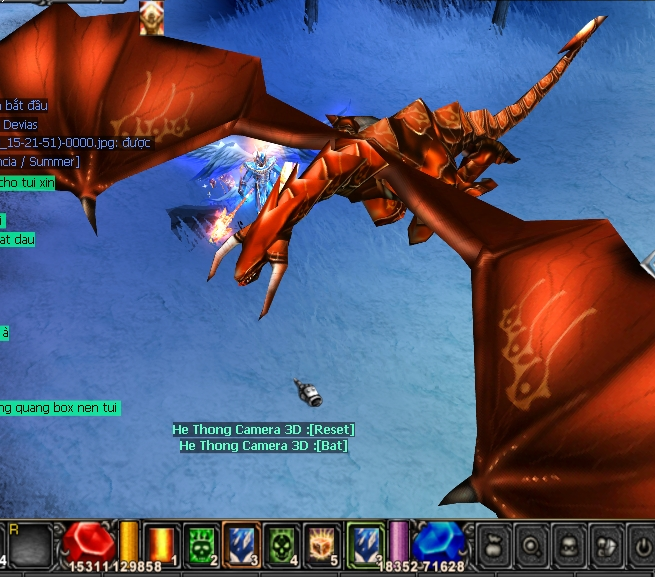This screenshot has height=577, width=655.
Task: Select the fiery orange skill in slot 1
Action: click(161, 545)
